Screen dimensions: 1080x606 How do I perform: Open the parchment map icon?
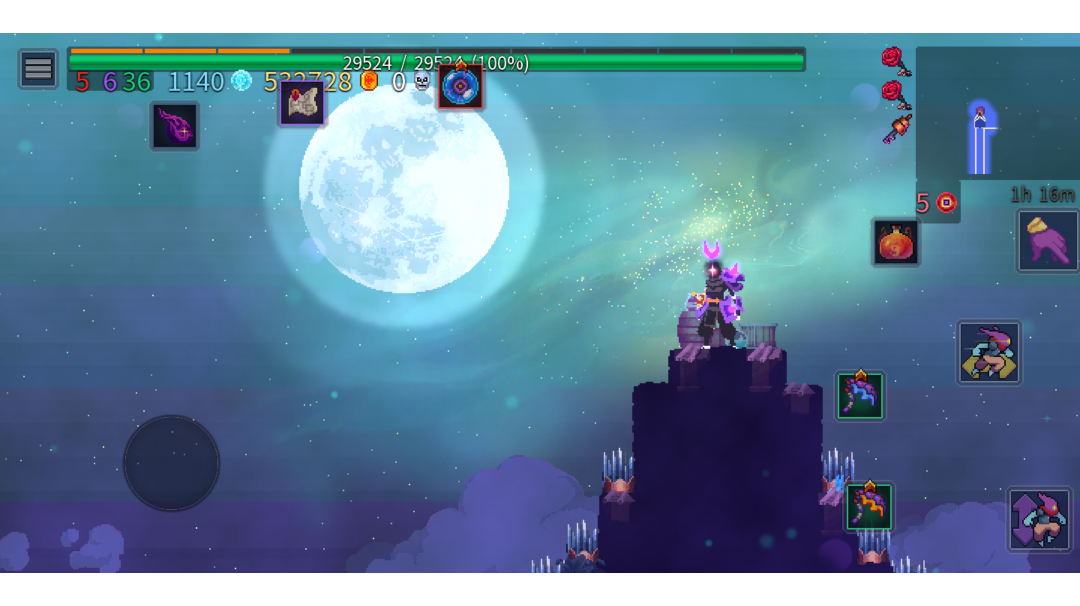point(301,103)
